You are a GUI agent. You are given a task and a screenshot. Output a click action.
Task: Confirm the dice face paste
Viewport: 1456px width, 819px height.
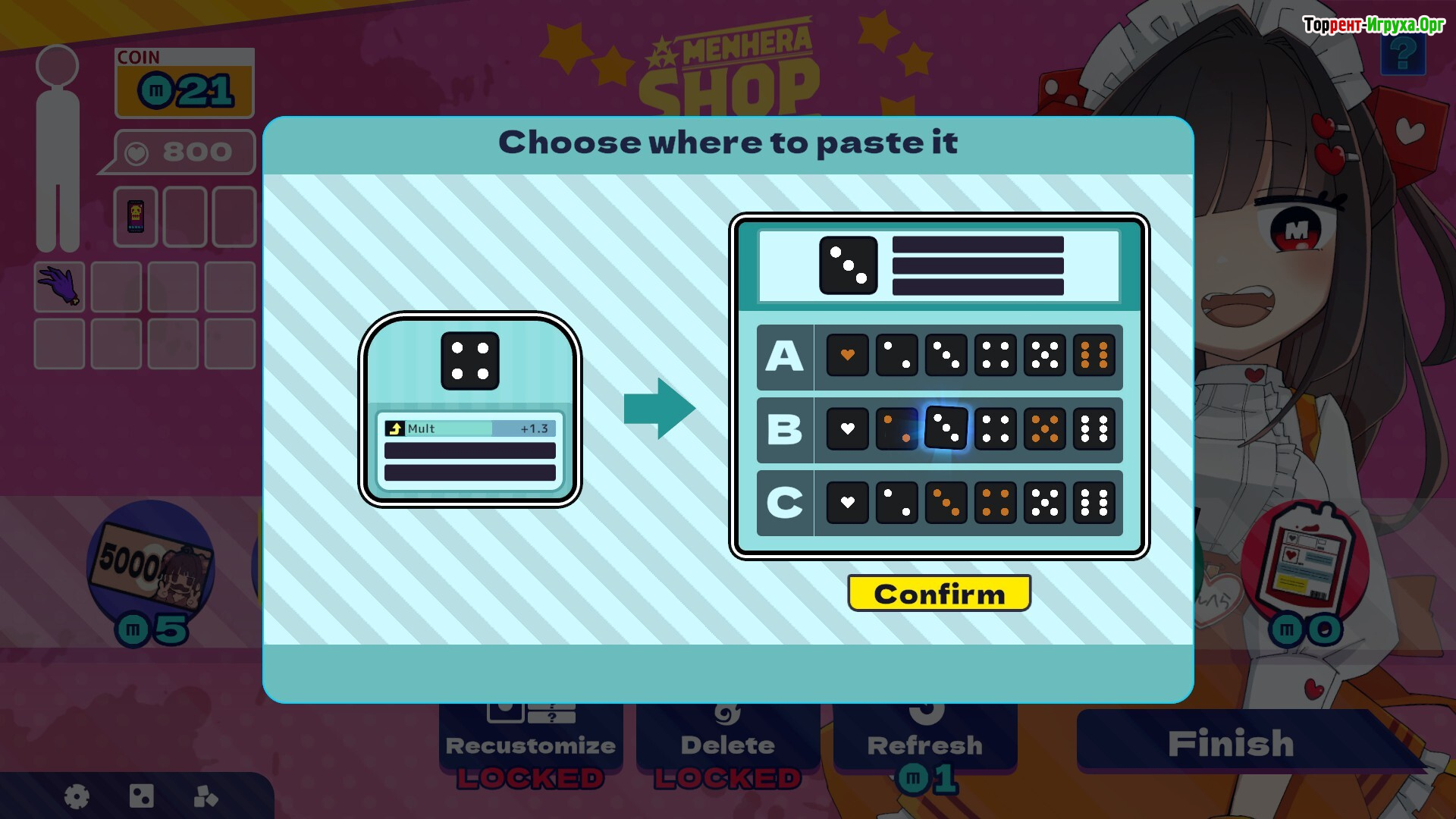[939, 593]
